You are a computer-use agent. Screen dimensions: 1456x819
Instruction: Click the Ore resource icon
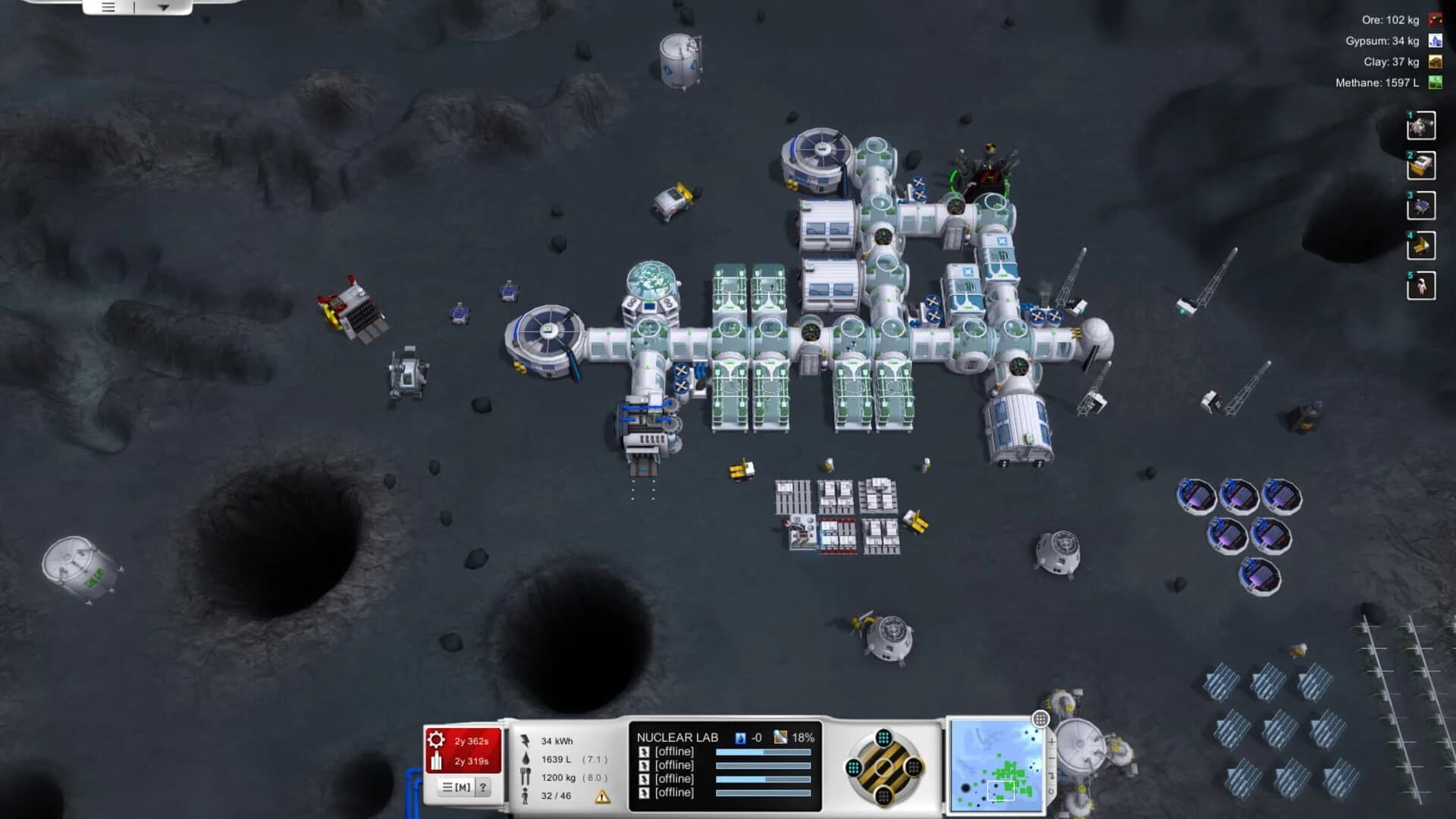1434,20
